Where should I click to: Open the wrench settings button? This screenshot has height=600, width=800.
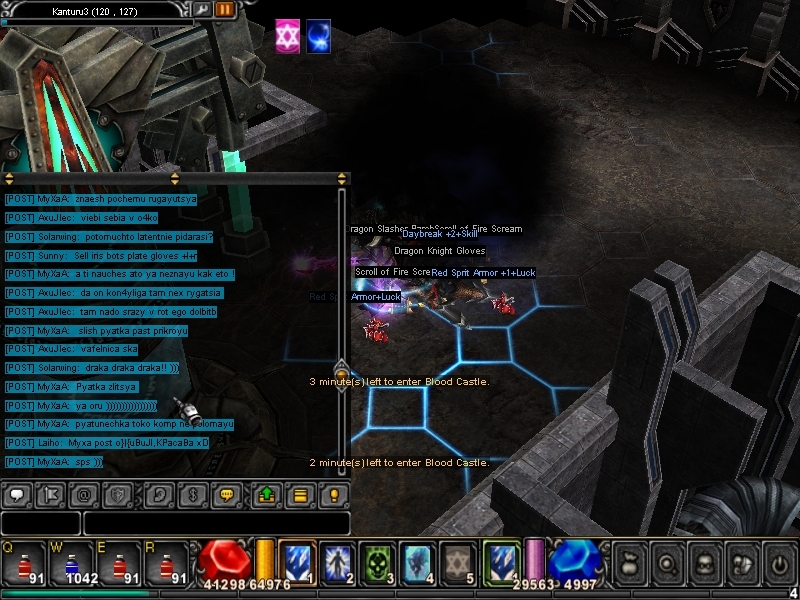click(x=202, y=10)
